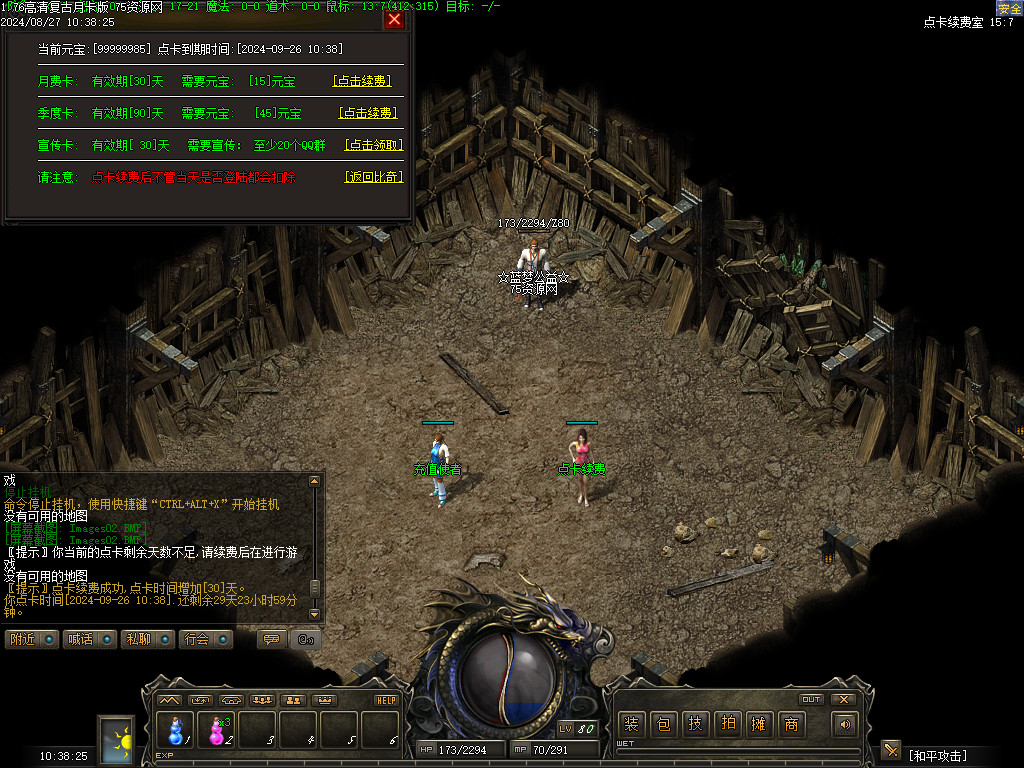This screenshot has width=1024, height=768.
Task: Use the blue potion in slot 1
Action: (176, 731)
